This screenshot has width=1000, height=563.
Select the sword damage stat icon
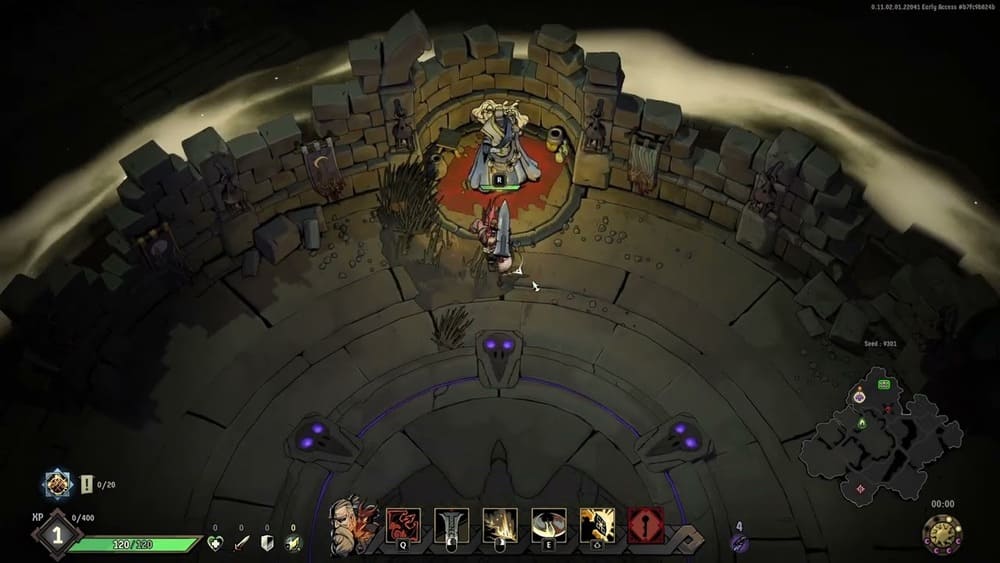(241, 543)
